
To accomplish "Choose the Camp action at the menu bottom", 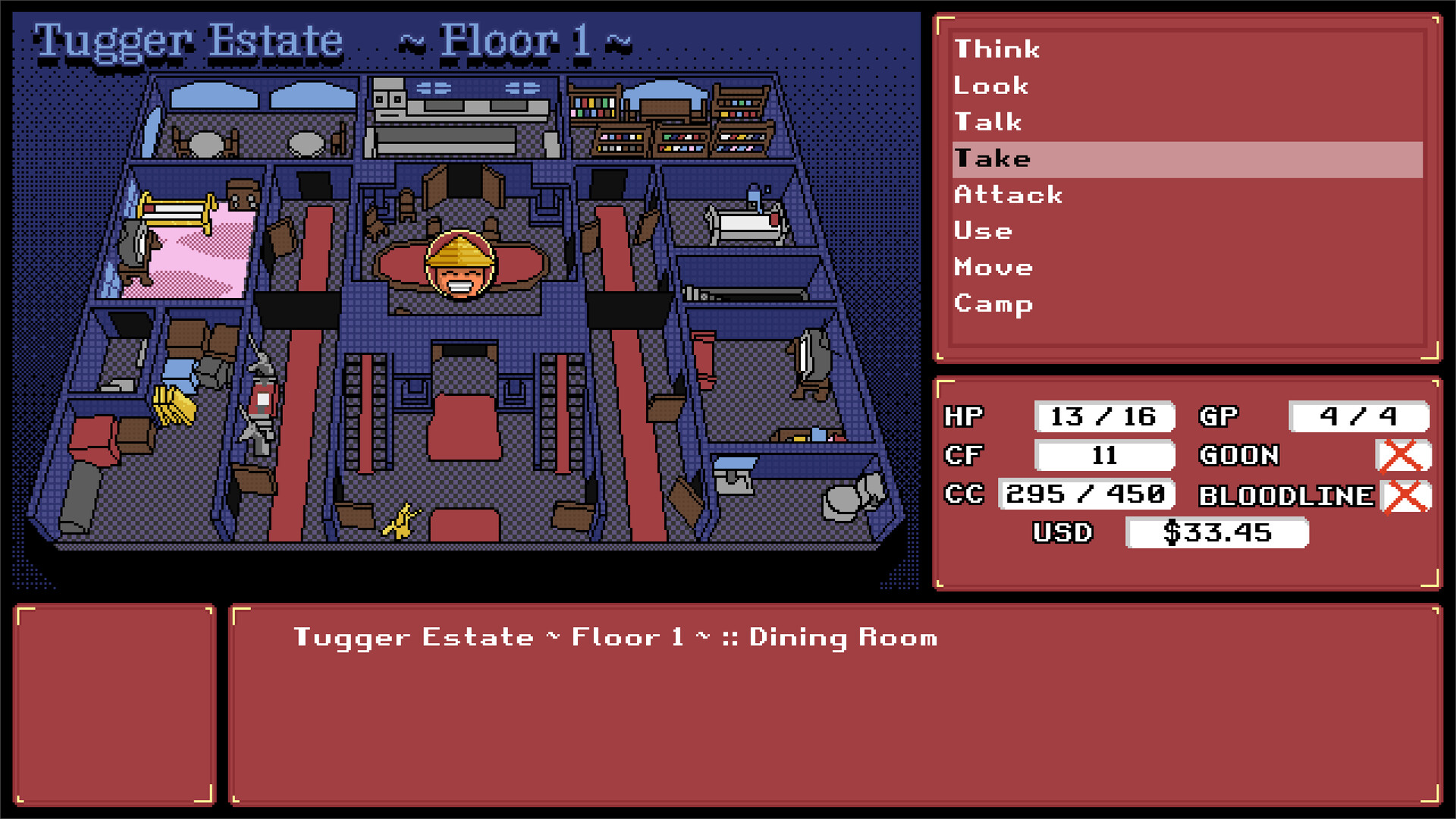I will click(993, 303).
